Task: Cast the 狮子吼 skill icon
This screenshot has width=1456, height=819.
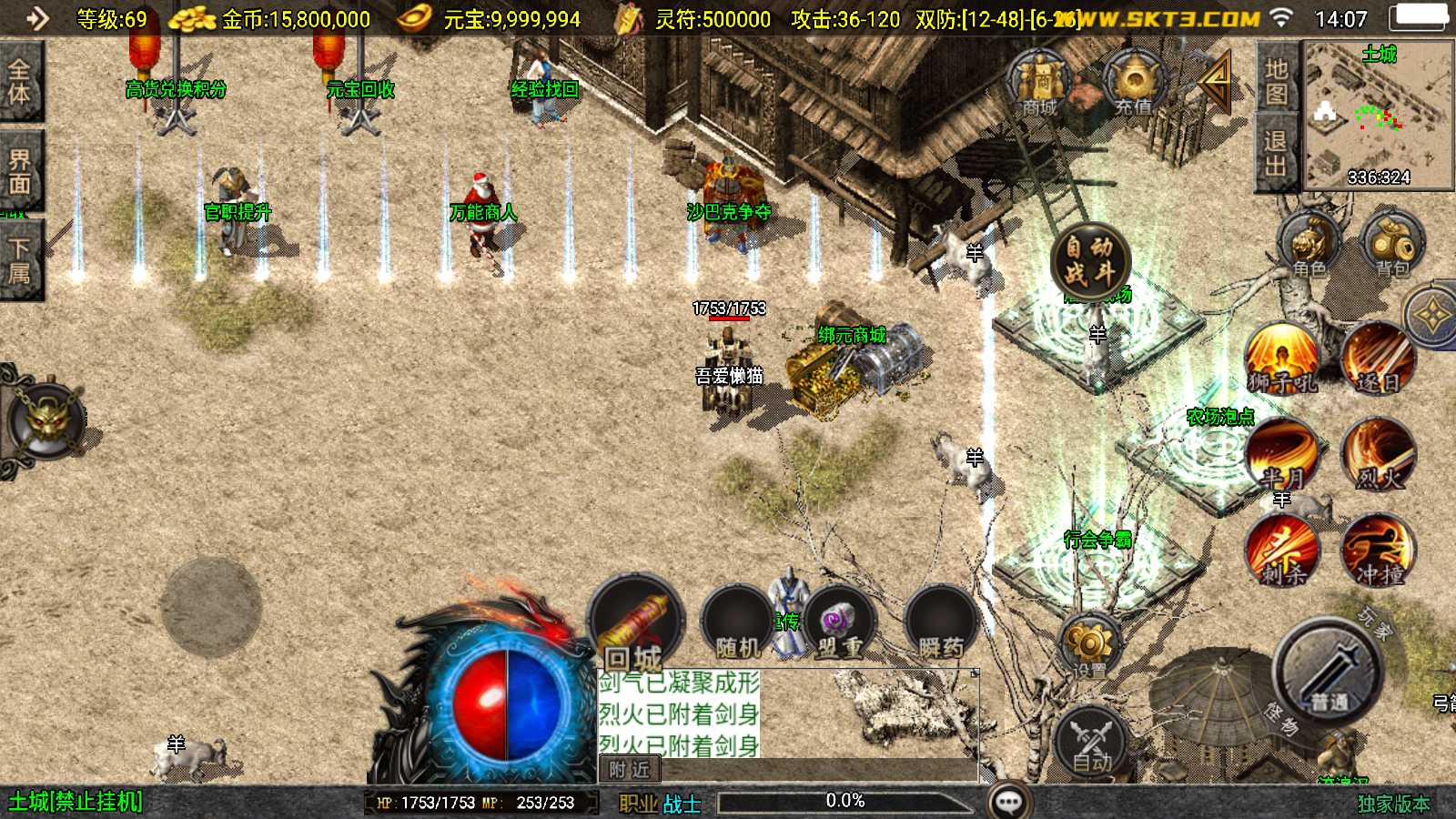Action: click(x=1283, y=359)
